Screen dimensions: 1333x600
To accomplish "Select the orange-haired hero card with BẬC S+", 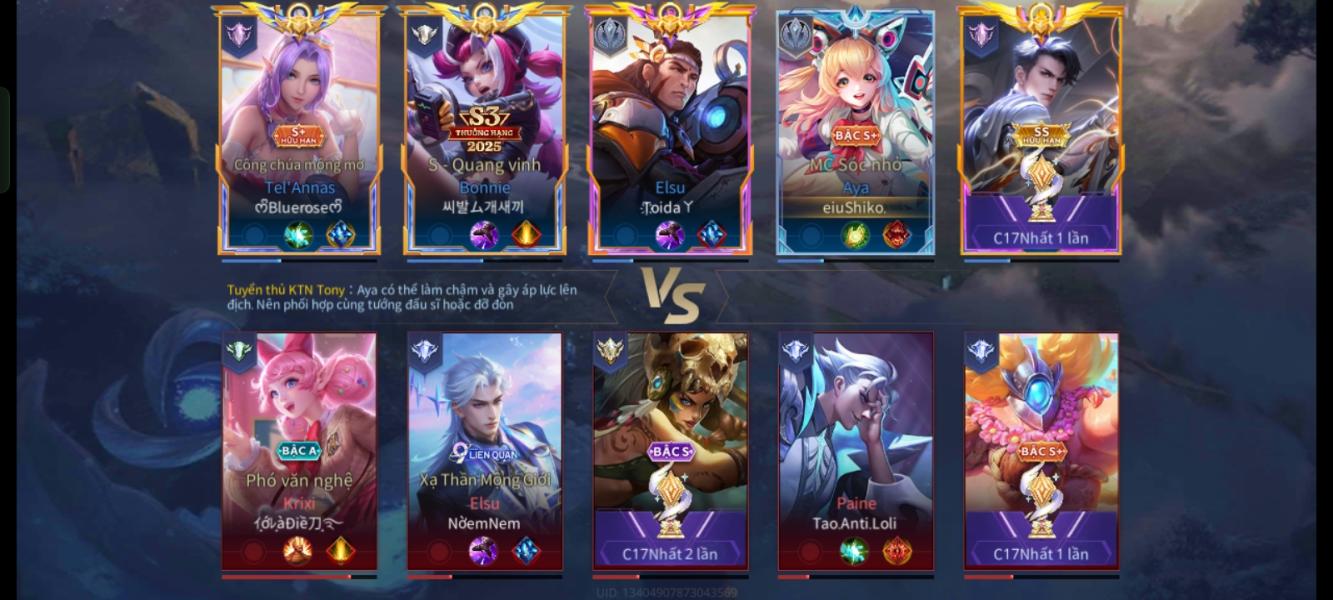I will 1041,450.
